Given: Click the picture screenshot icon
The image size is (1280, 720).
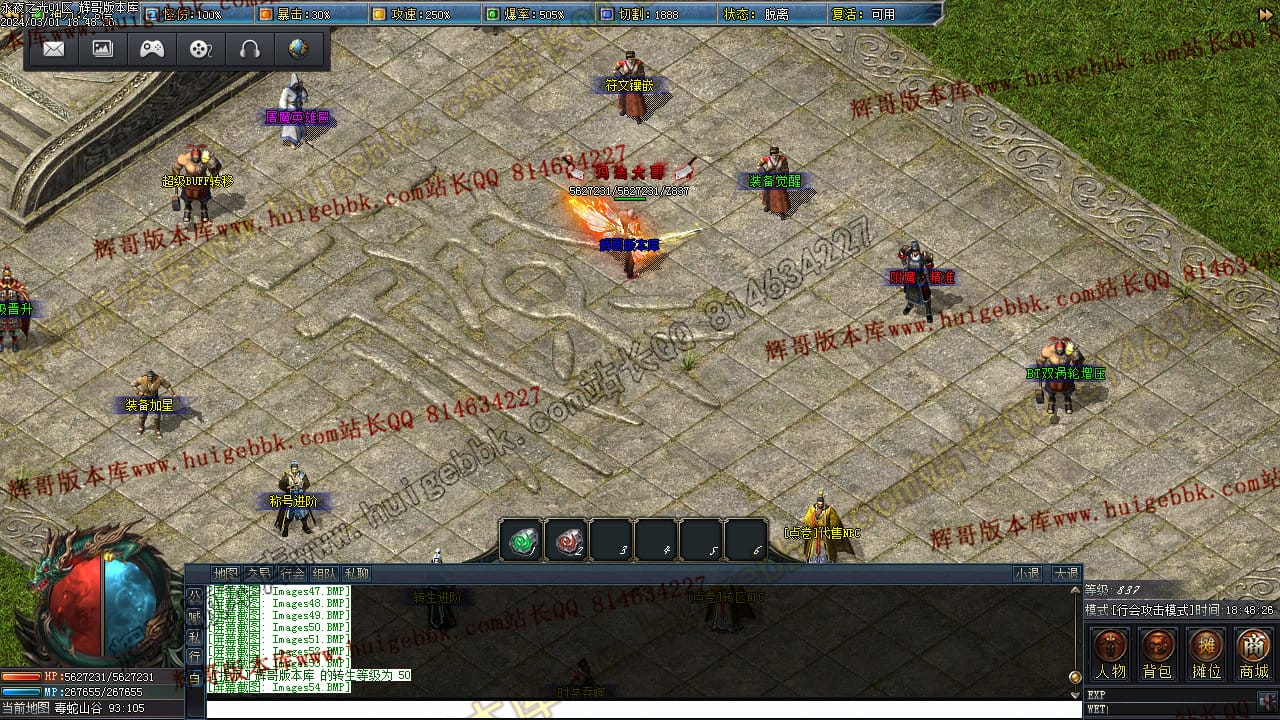Looking at the screenshot, I should (x=103, y=48).
